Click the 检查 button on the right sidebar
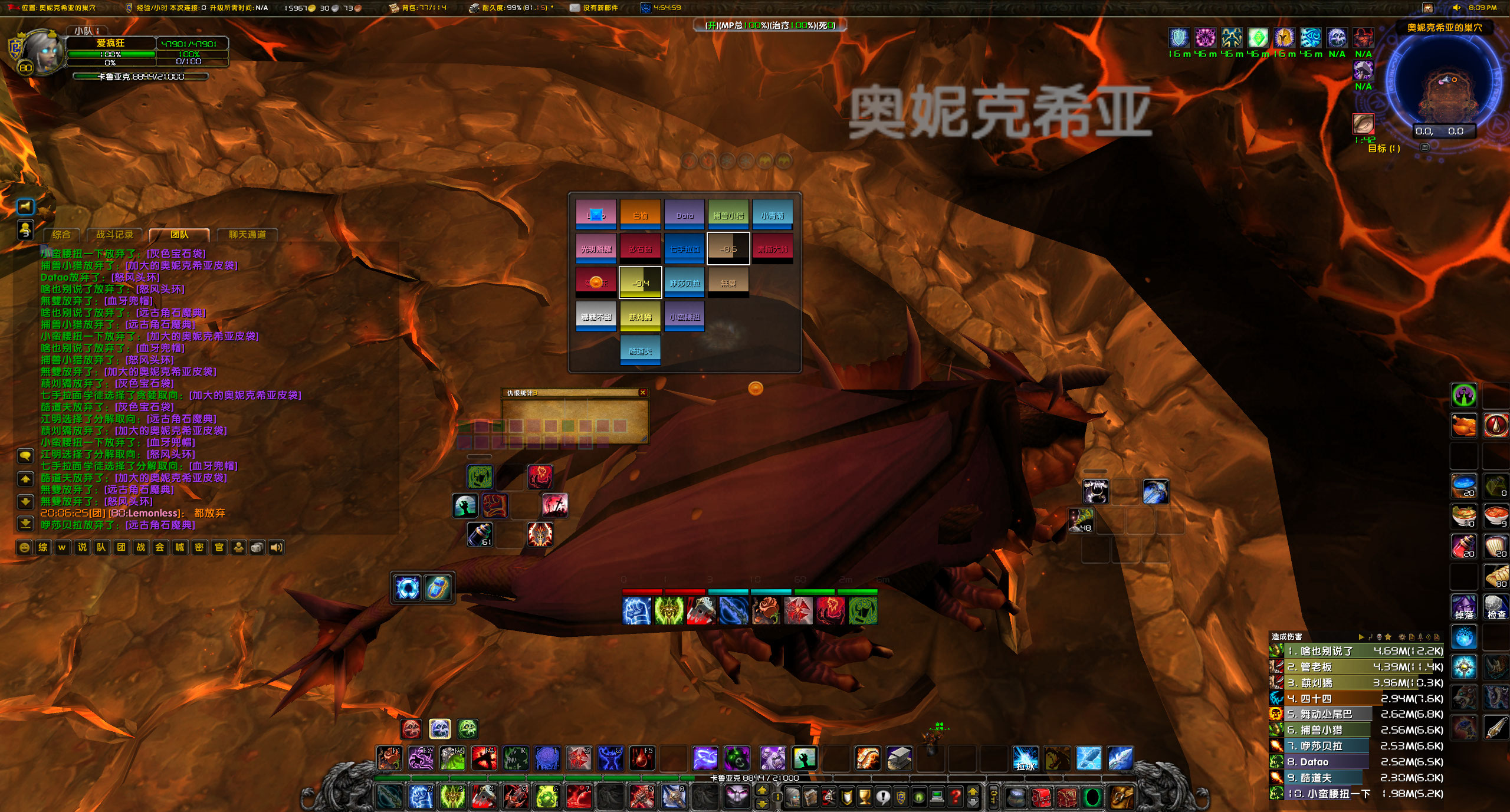The image size is (1510, 812). (x=1496, y=606)
